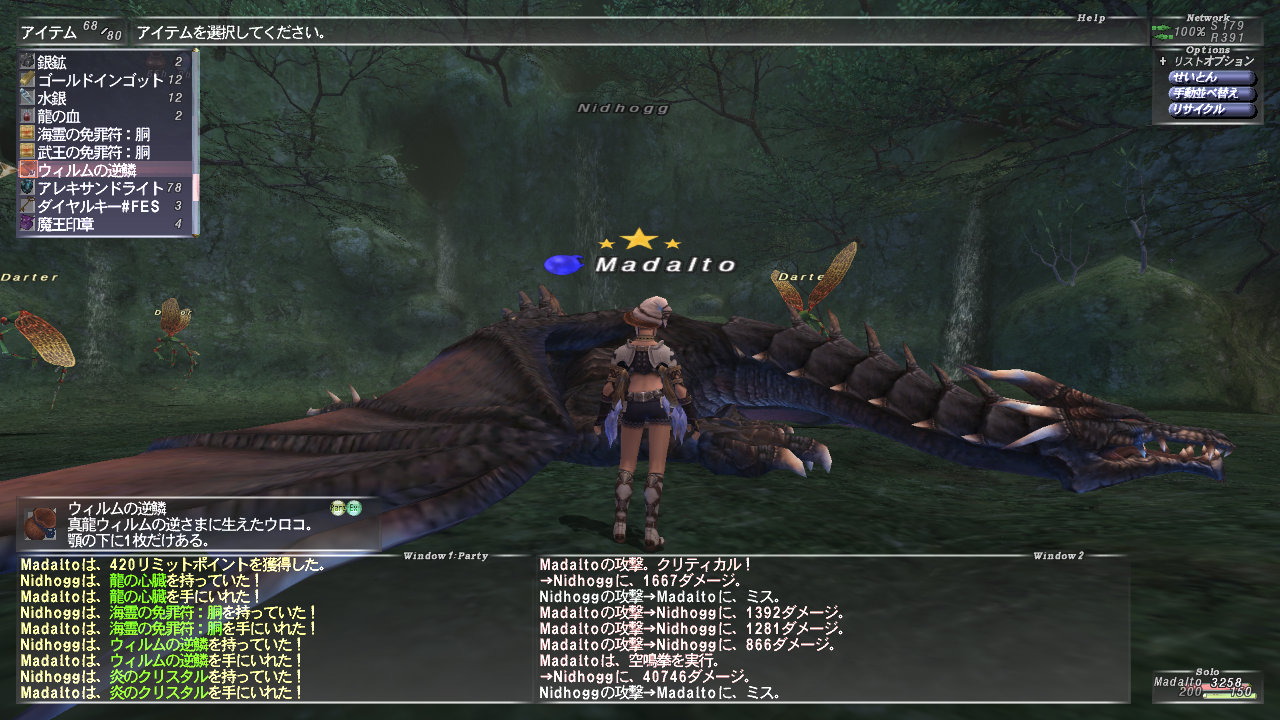The height and width of the screenshot is (720, 1280).
Task: Select the 魔王印章 item row
Action: tap(100, 224)
